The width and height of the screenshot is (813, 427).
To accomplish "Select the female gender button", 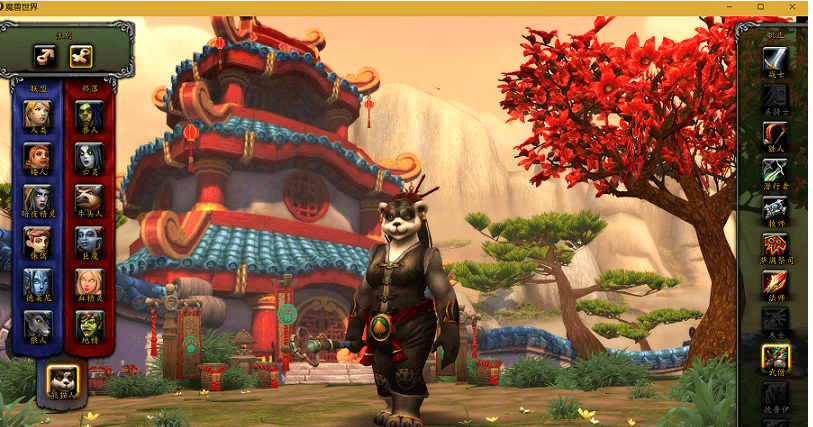I will coord(81,55).
